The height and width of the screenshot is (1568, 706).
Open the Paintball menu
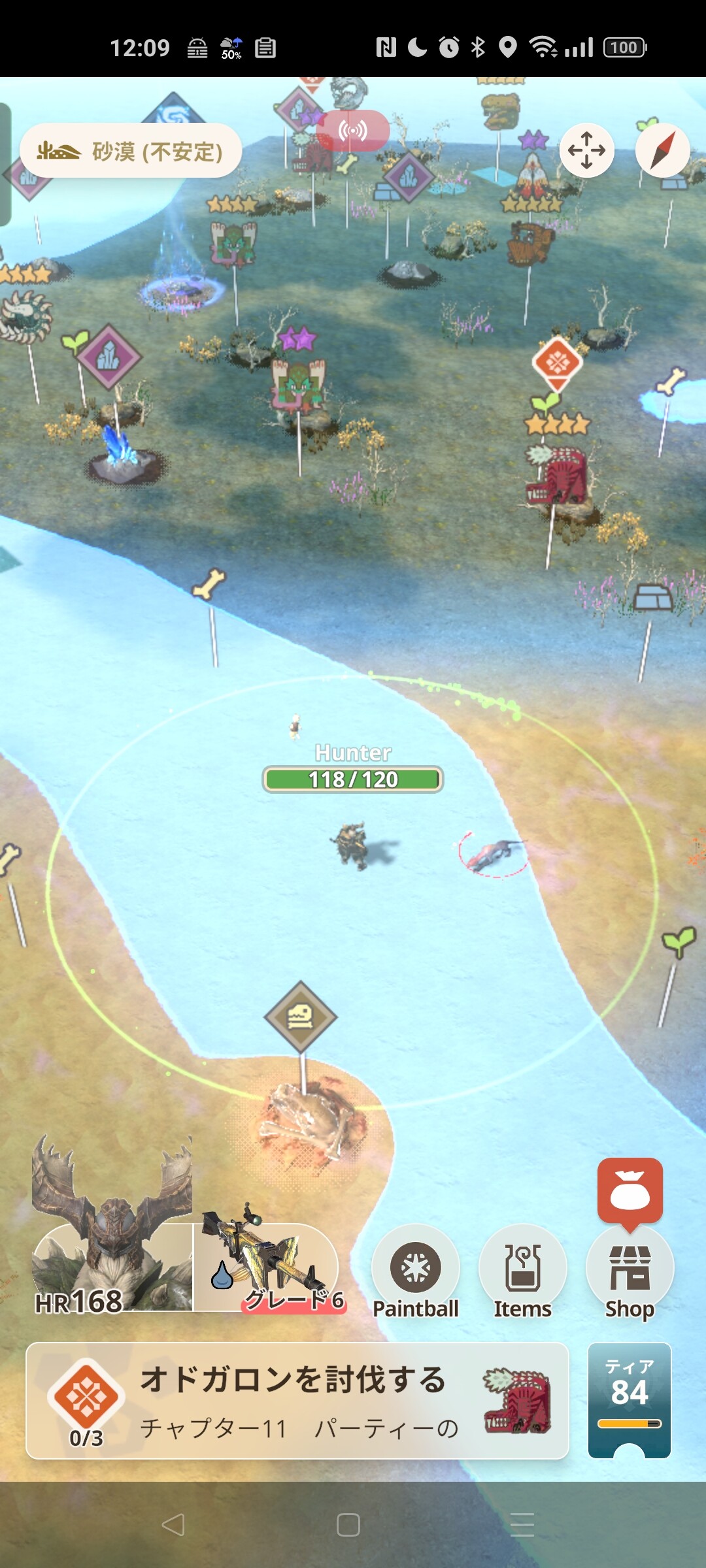416,1271
